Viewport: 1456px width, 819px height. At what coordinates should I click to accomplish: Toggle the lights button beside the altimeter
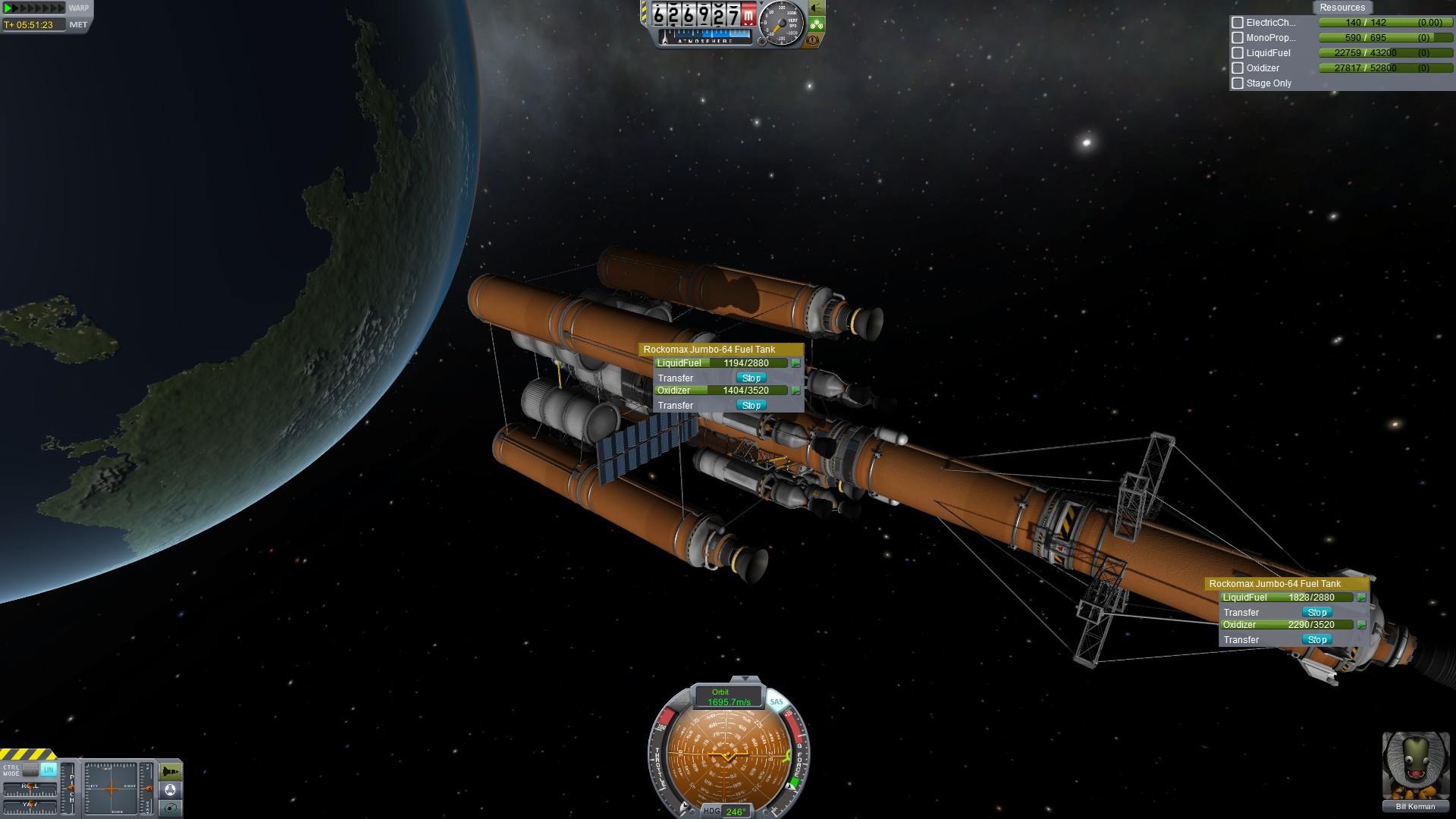tap(817, 8)
